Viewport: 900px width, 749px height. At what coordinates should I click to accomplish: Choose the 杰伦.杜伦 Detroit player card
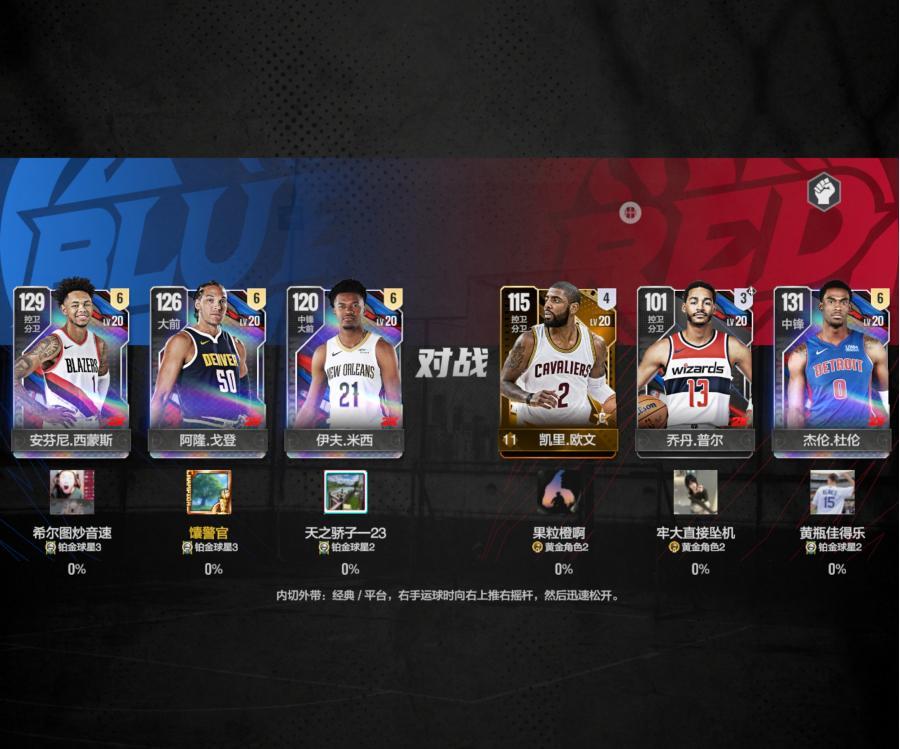pos(832,370)
